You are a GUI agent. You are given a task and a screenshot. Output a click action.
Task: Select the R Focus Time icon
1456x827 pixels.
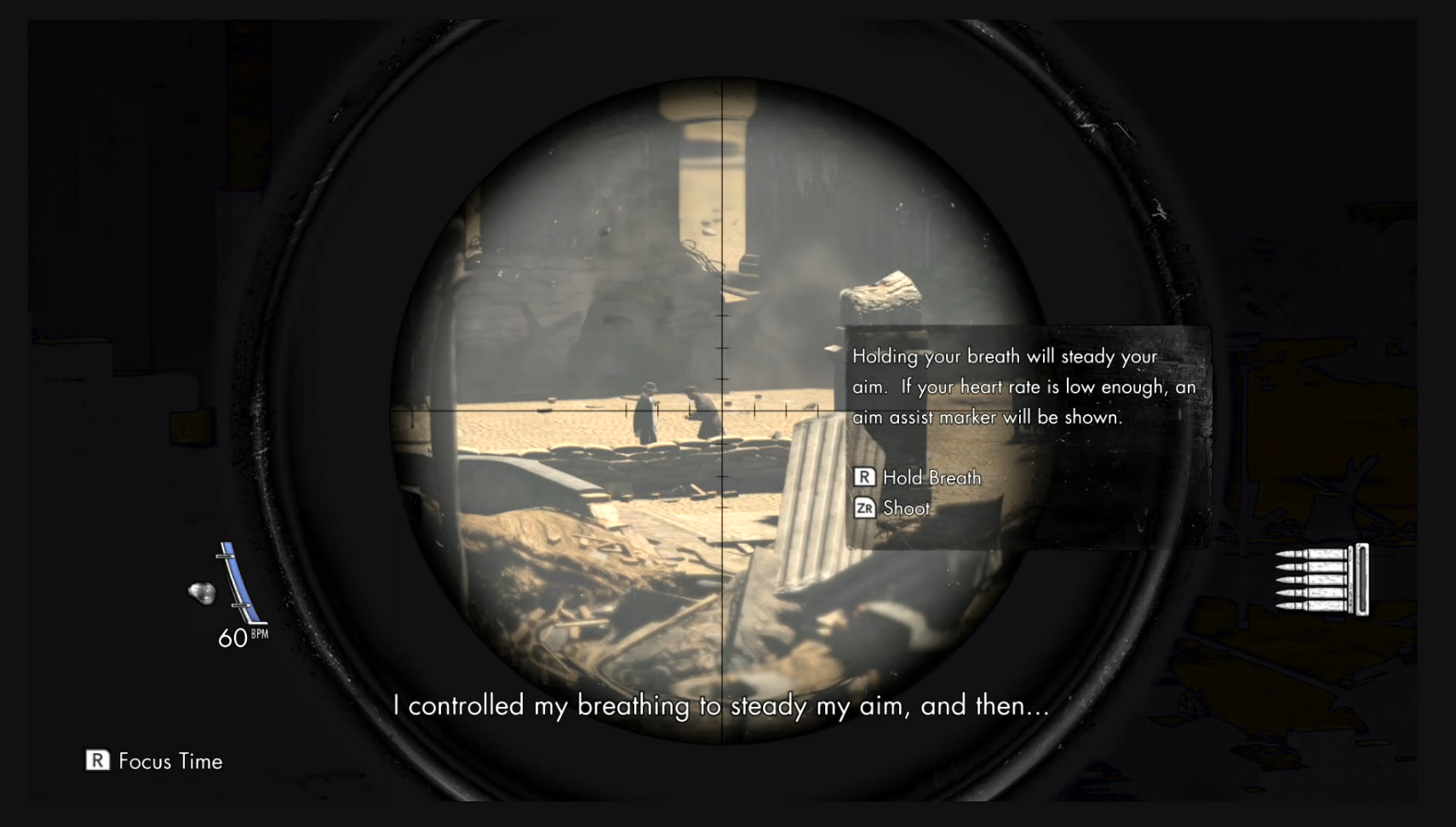(x=98, y=761)
